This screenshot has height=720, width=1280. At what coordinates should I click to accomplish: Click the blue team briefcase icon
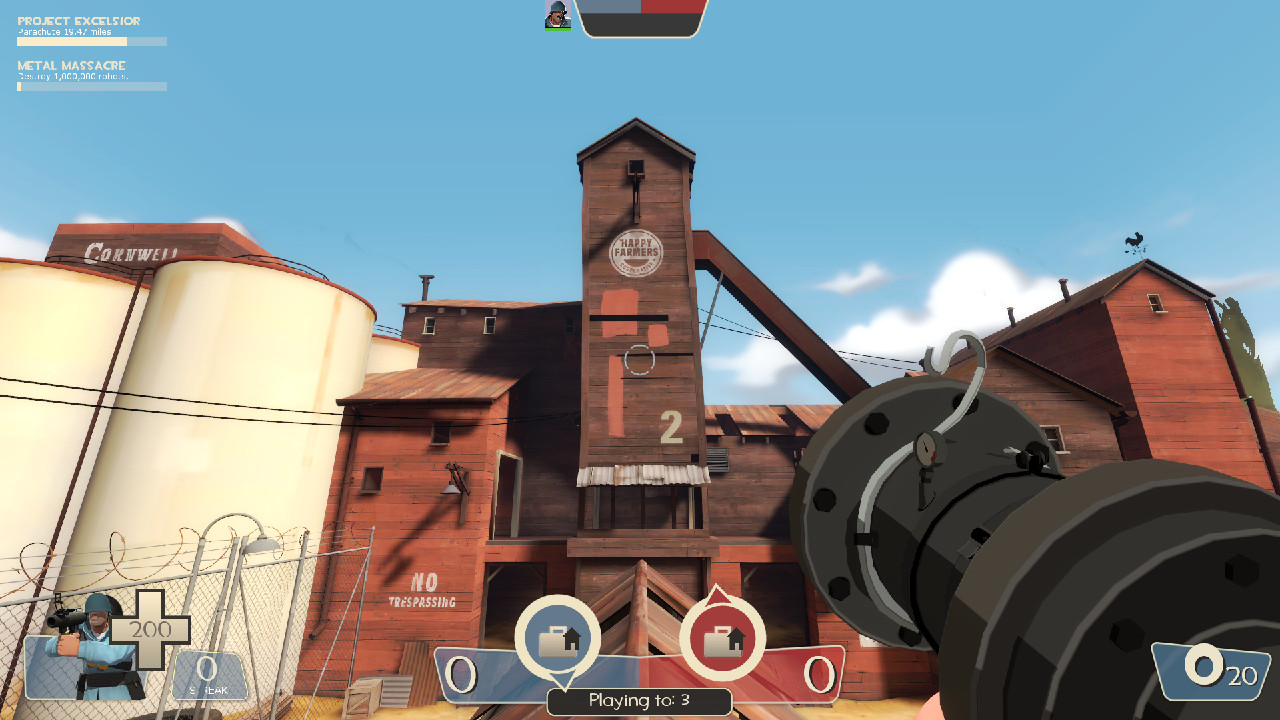[x=561, y=638]
